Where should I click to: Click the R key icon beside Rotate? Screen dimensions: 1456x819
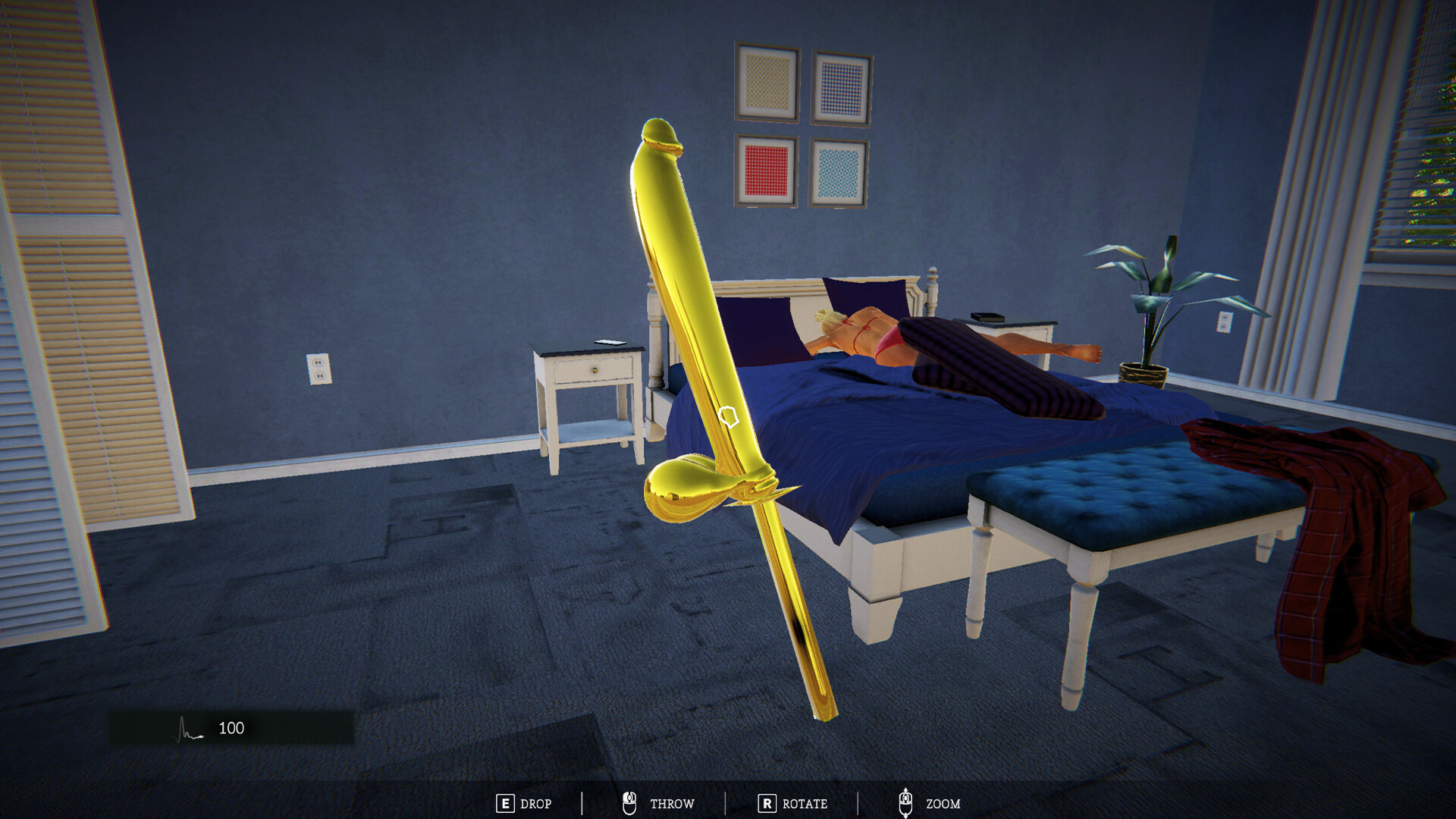click(768, 804)
